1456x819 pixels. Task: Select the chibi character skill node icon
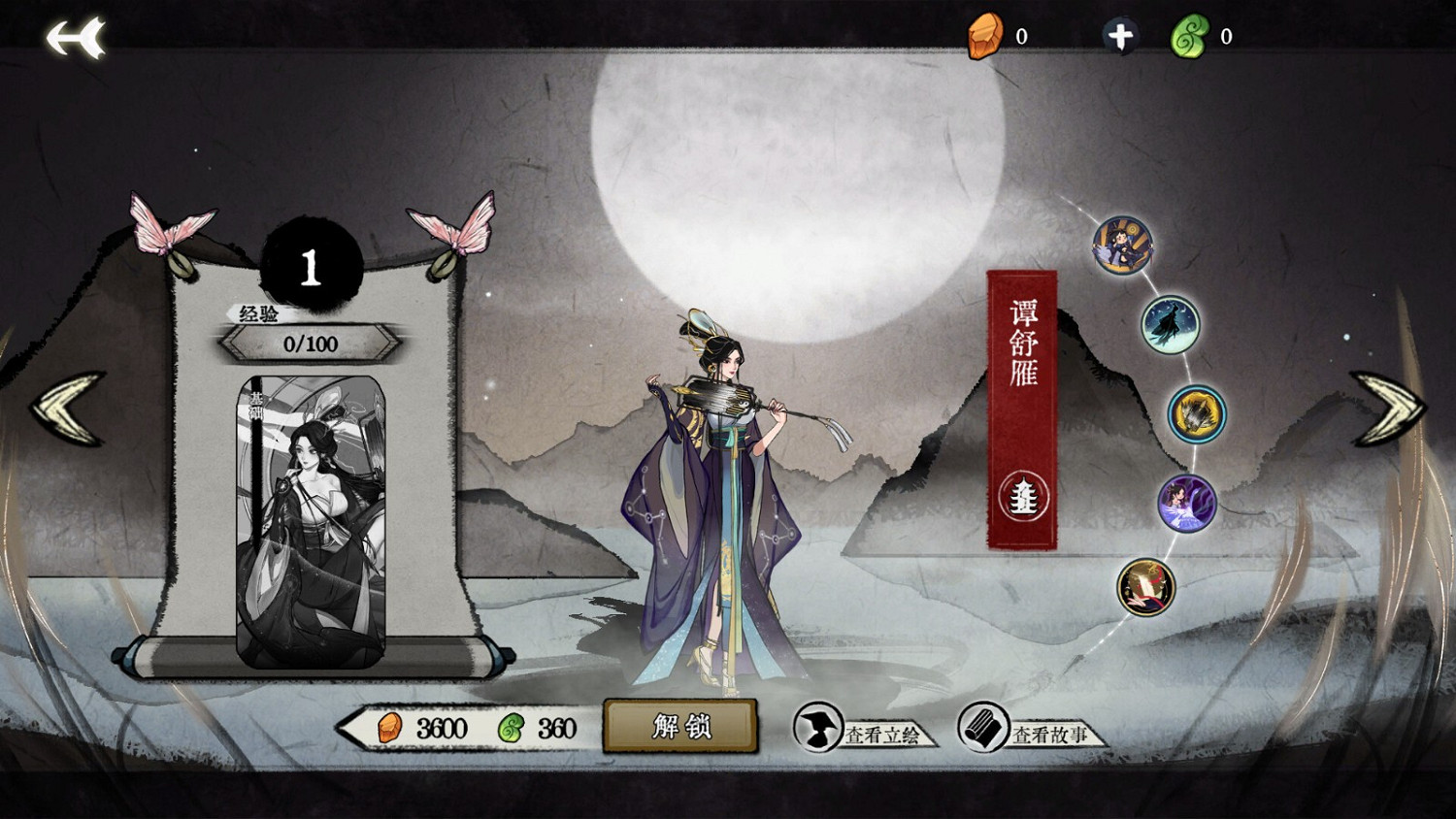[x=1121, y=245]
